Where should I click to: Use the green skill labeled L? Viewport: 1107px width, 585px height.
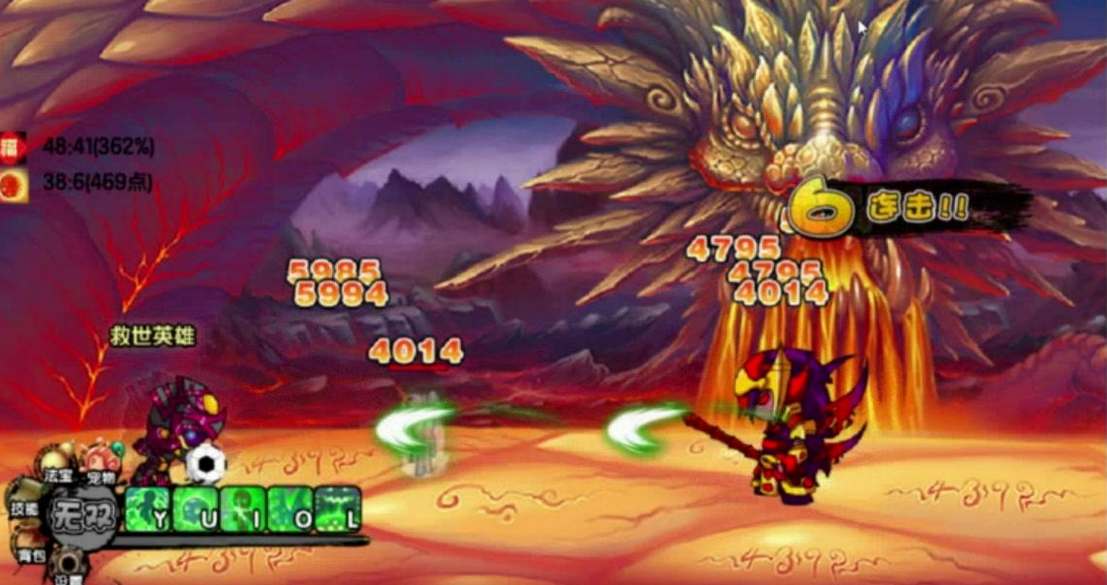click(337, 509)
